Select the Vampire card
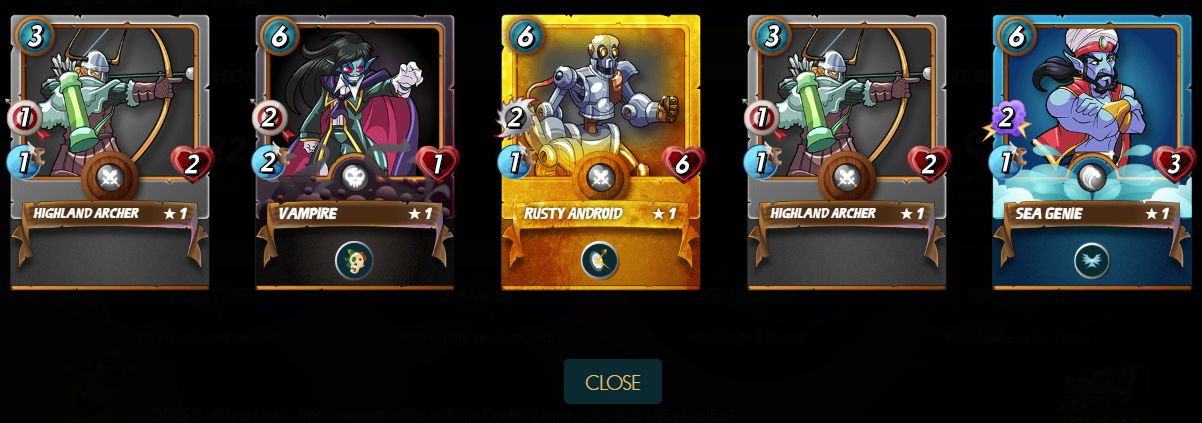The image size is (1202, 423). click(355, 120)
